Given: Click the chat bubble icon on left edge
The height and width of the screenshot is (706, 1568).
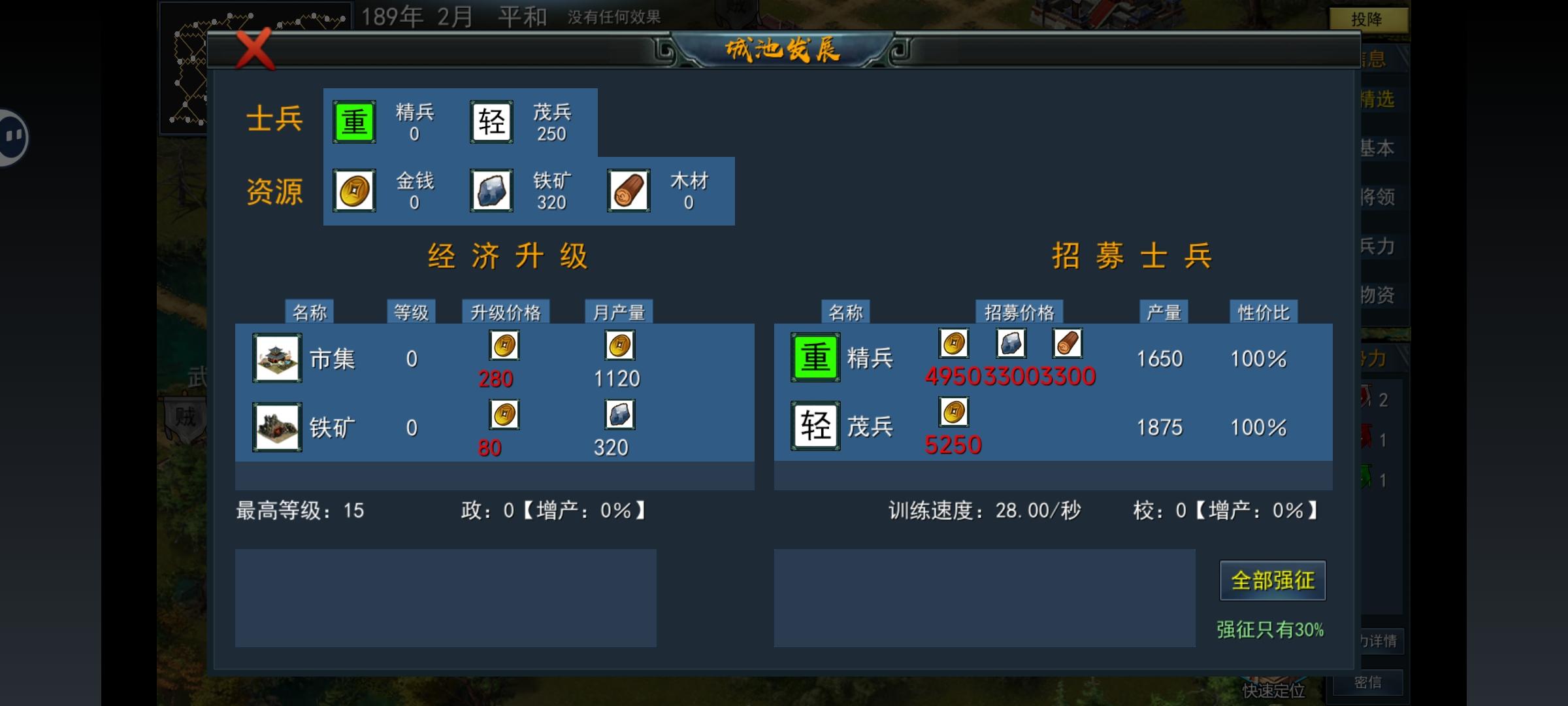Looking at the screenshot, I should click(x=10, y=136).
